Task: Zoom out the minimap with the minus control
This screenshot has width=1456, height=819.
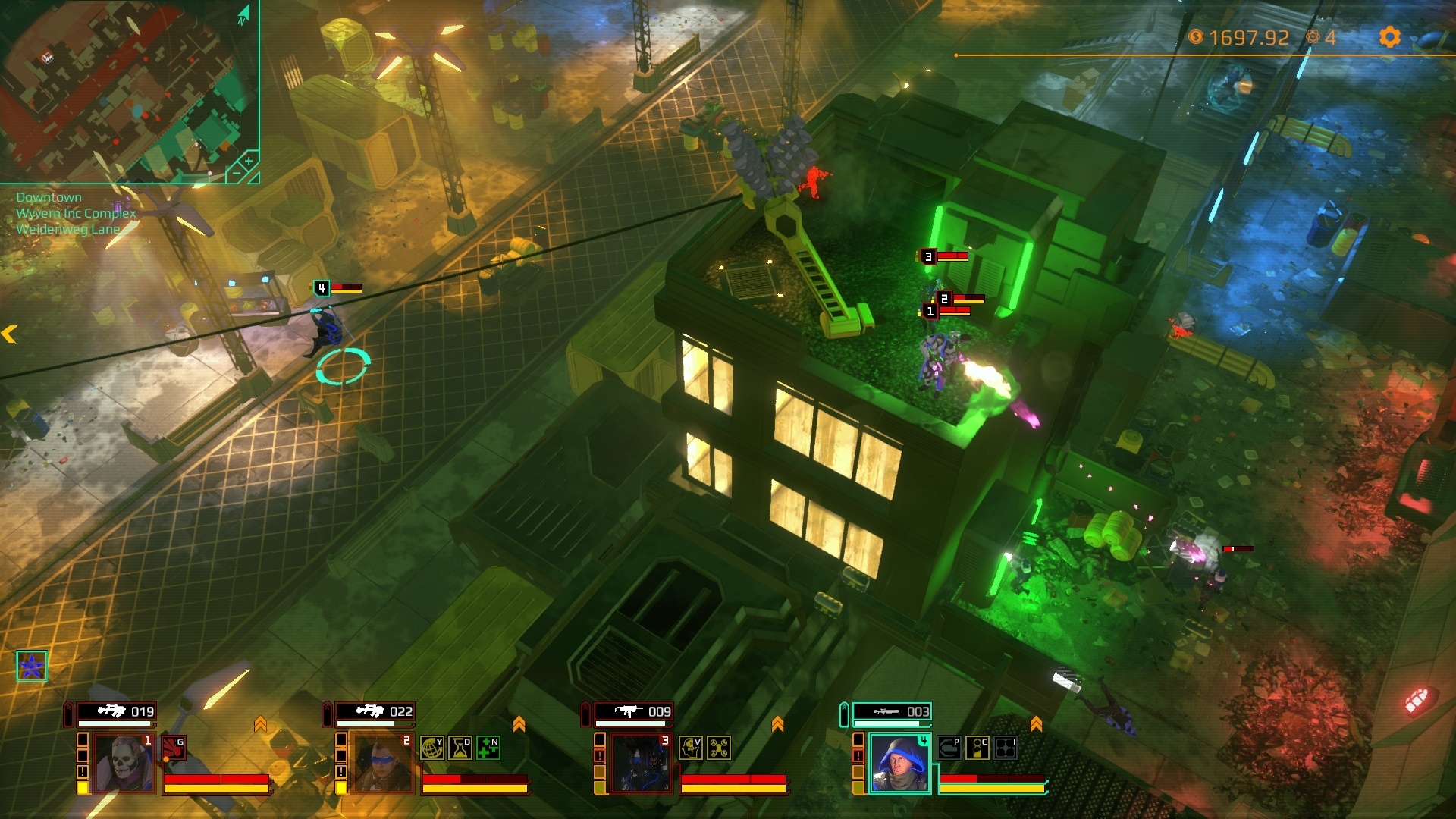Action: click(238, 172)
